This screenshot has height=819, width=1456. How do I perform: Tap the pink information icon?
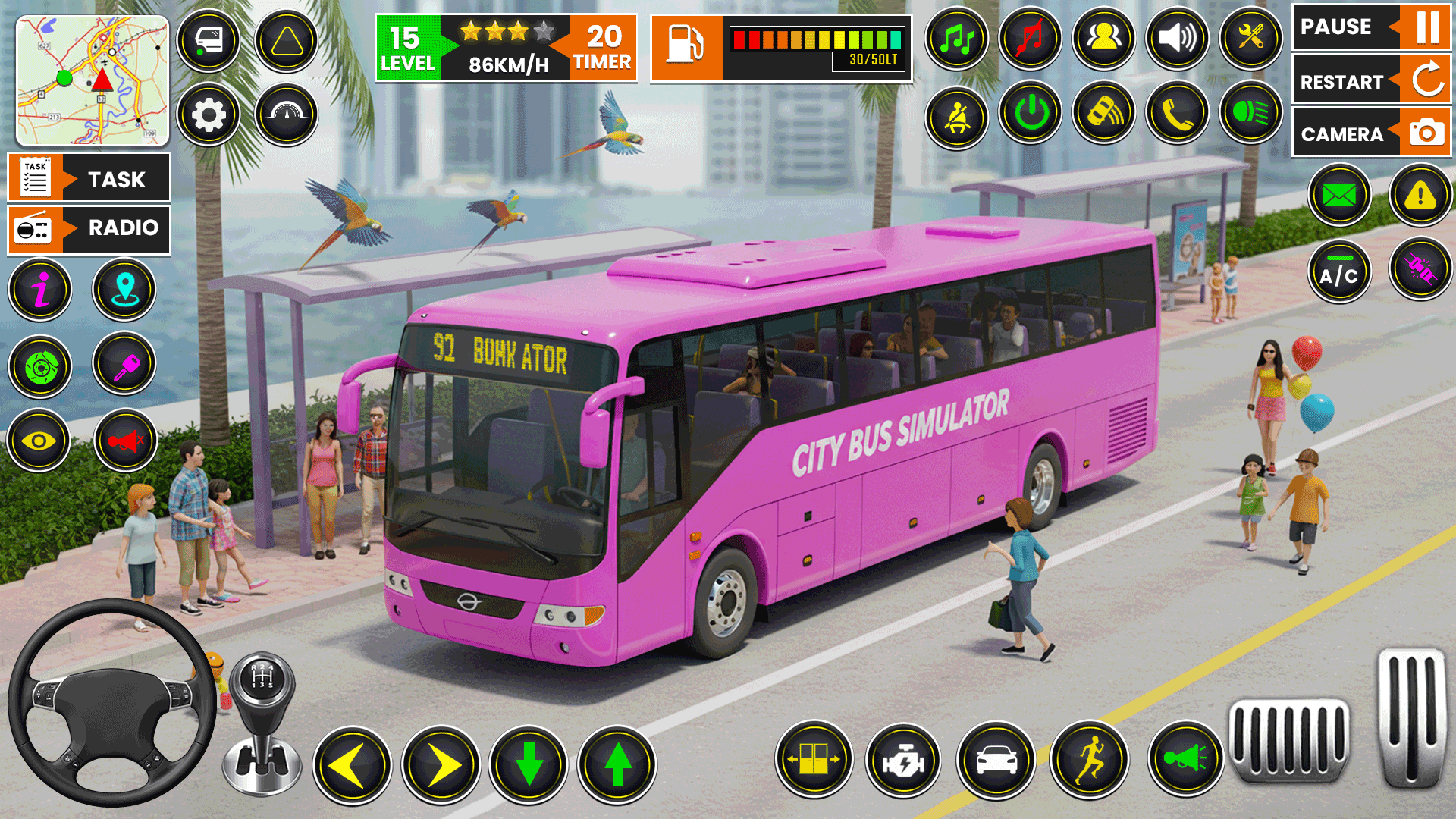pos(41,290)
